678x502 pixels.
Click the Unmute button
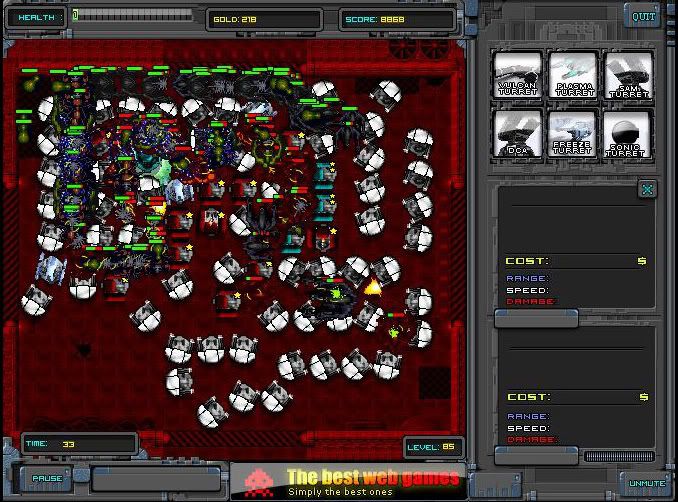pyautogui.click(x=646, y=483)
